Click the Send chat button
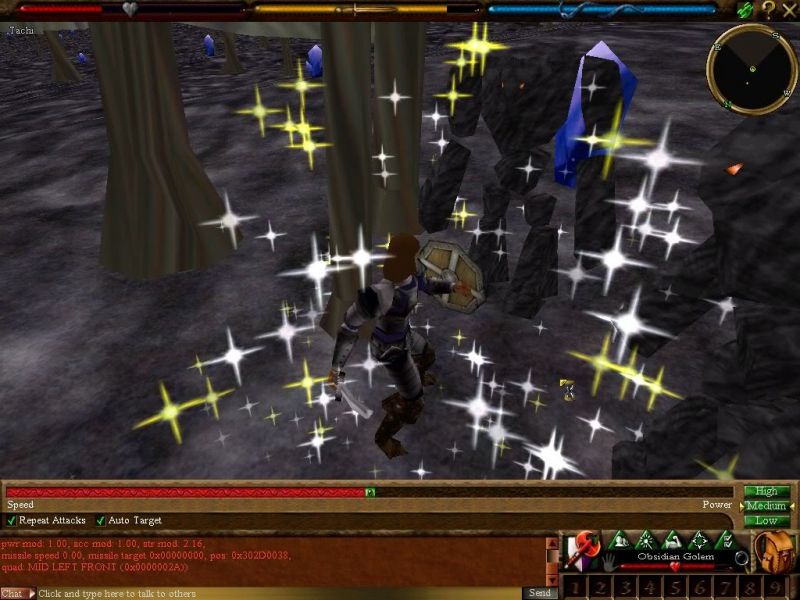This screenshot has width=800, height=600. 540,593
